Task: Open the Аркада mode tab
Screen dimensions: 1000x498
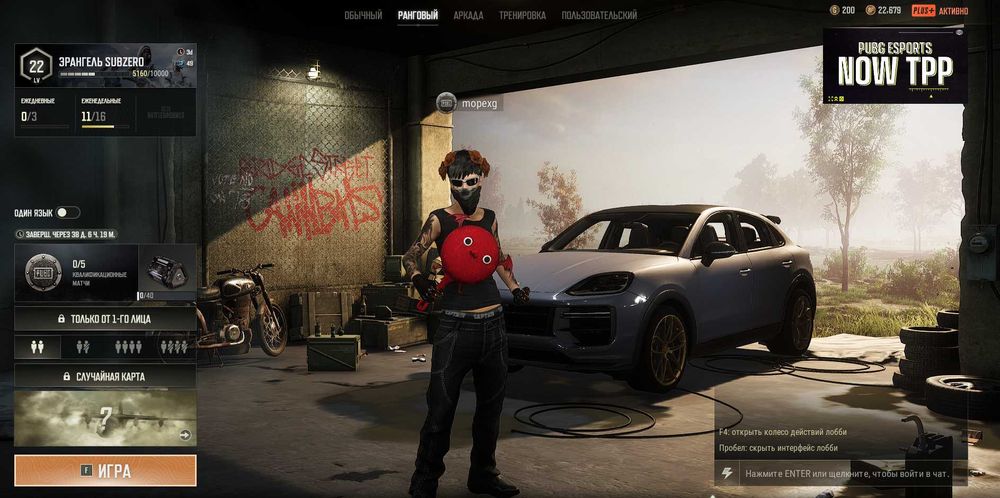Action: pyautogui.click(x=468, y=15)
